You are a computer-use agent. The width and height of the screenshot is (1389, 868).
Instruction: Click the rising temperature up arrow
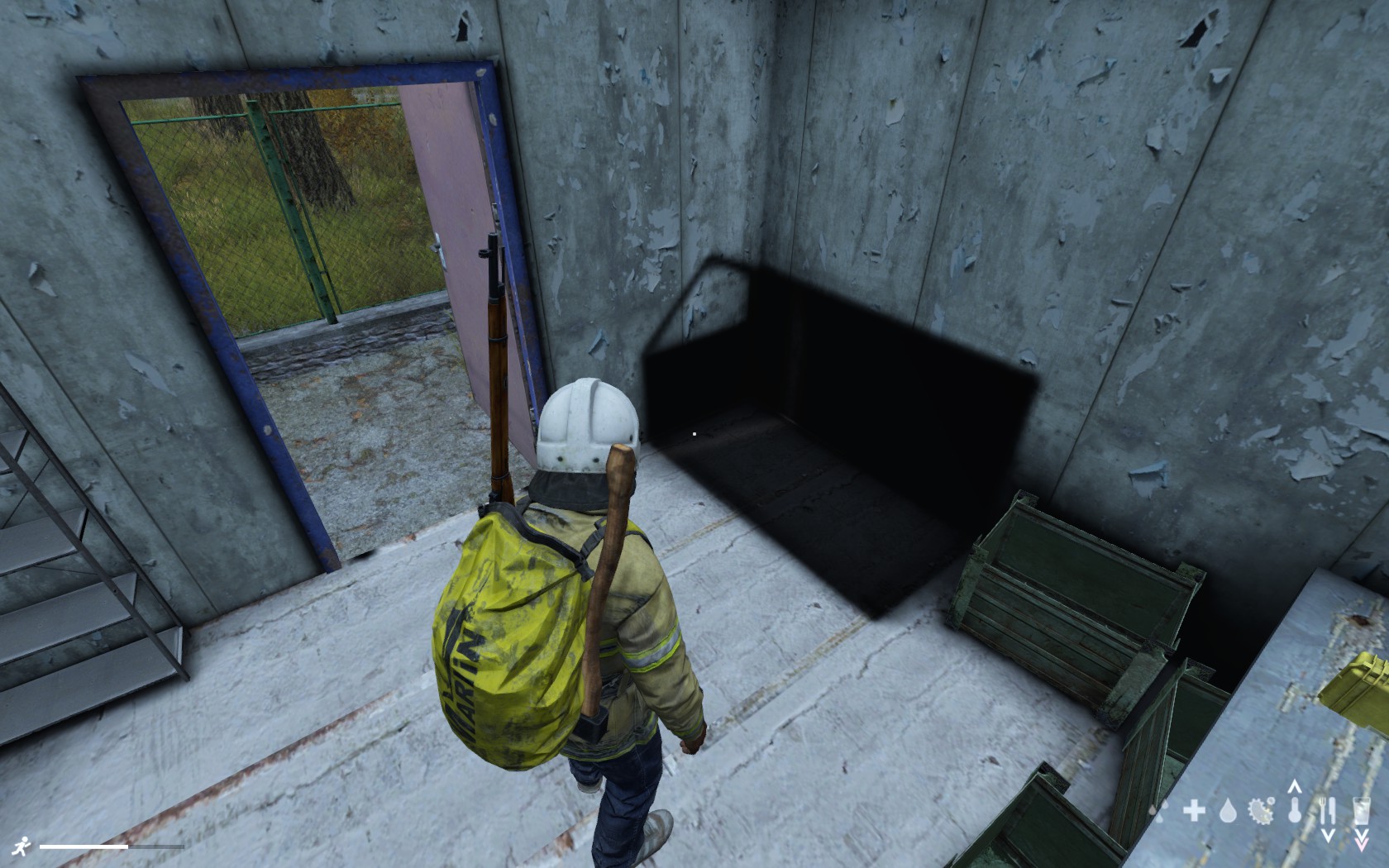pyautogui.click(x=1295, y=788)
